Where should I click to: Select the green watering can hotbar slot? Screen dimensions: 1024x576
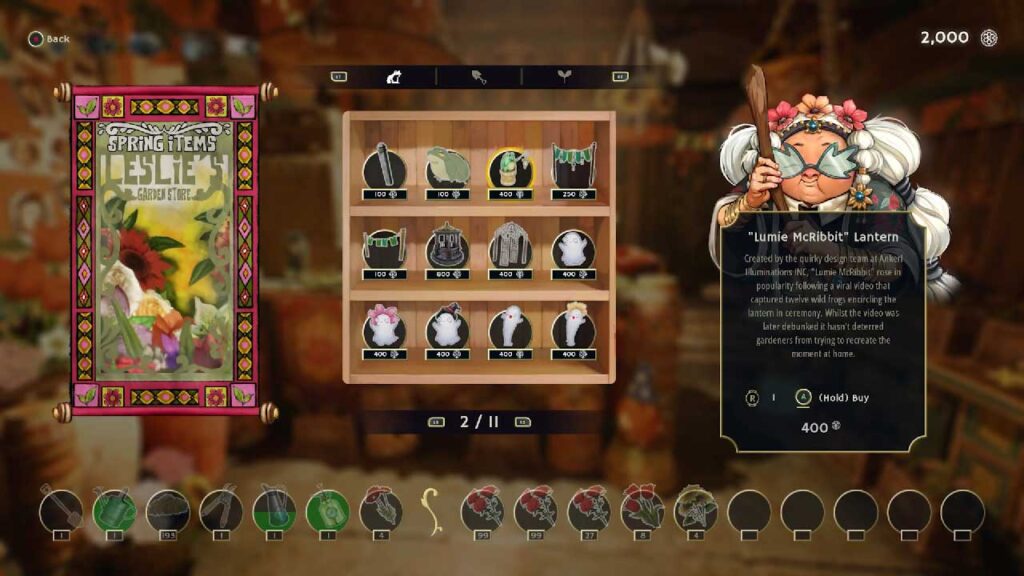click(114, 511)
